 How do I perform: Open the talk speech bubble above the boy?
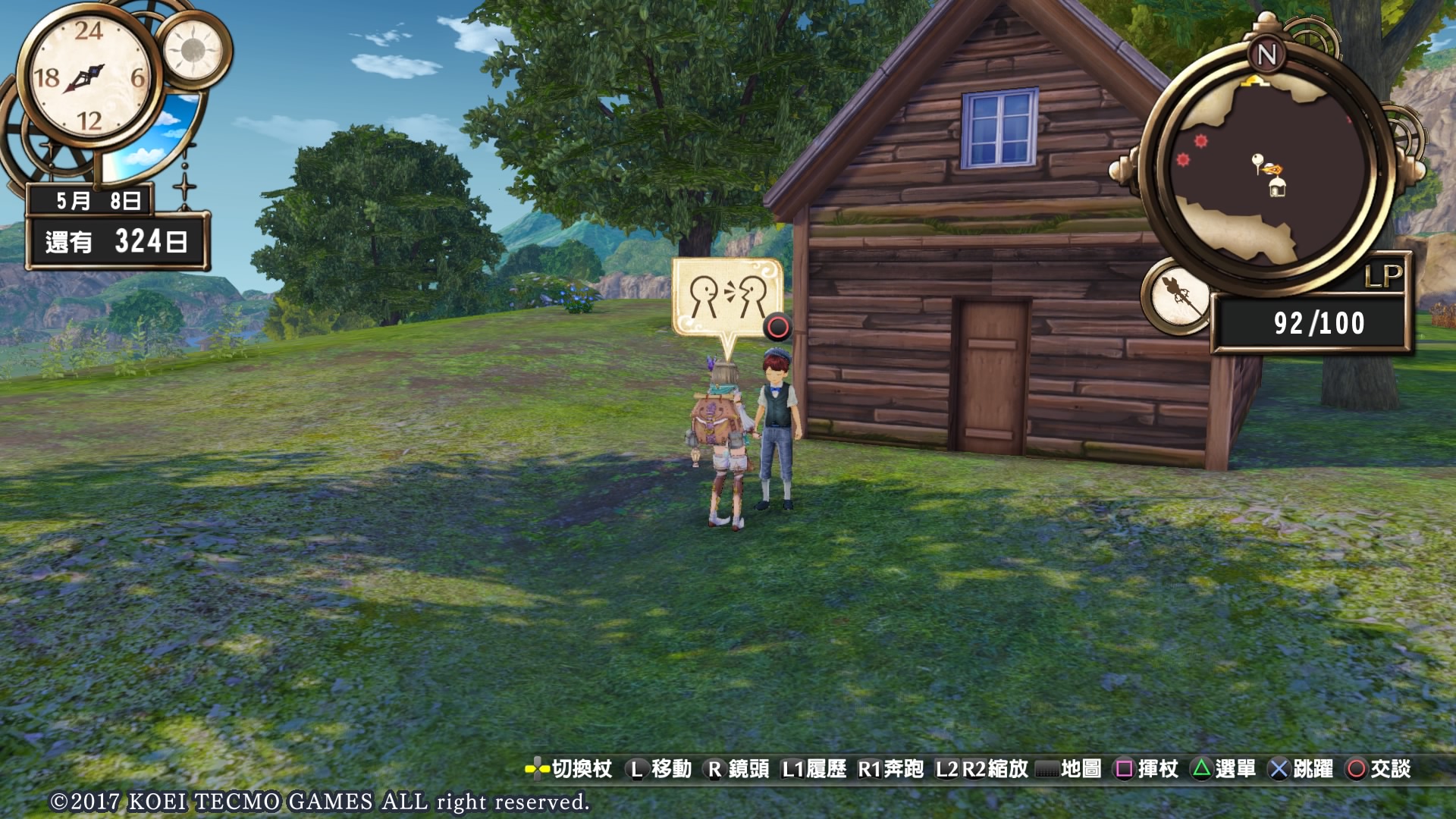(x=726, y=298)
